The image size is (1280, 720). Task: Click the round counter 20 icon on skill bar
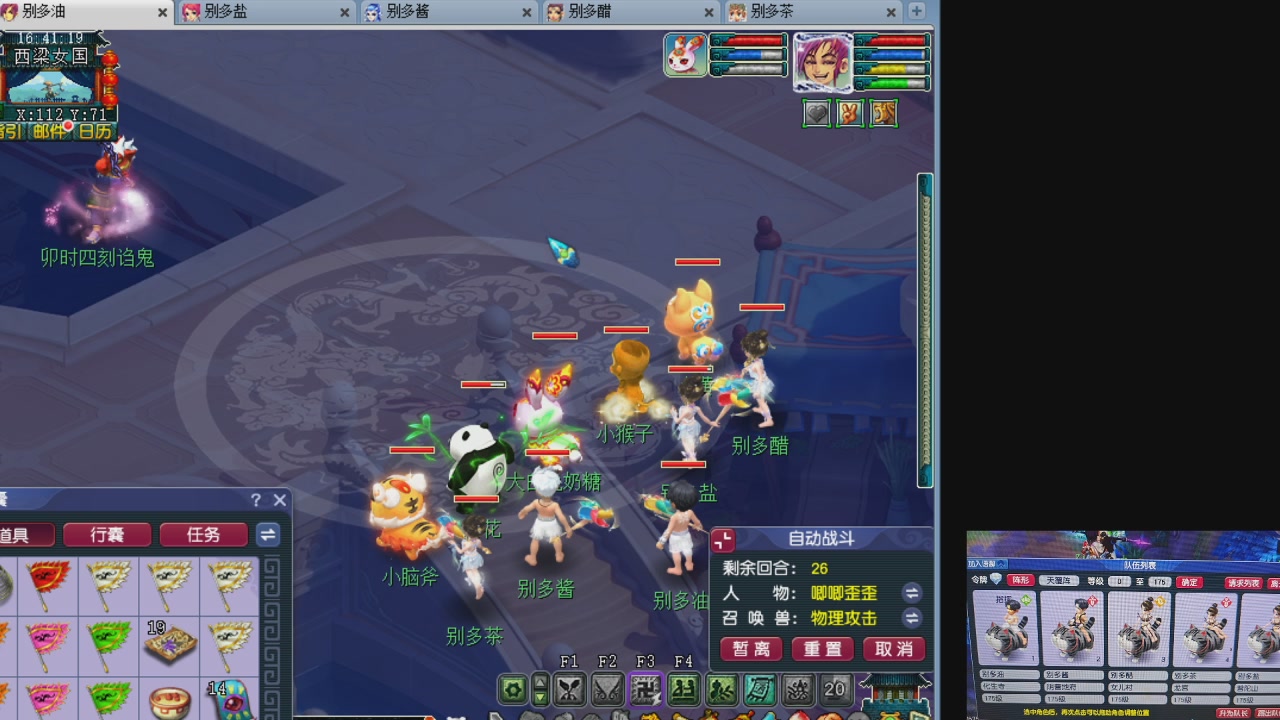(835, 689)
